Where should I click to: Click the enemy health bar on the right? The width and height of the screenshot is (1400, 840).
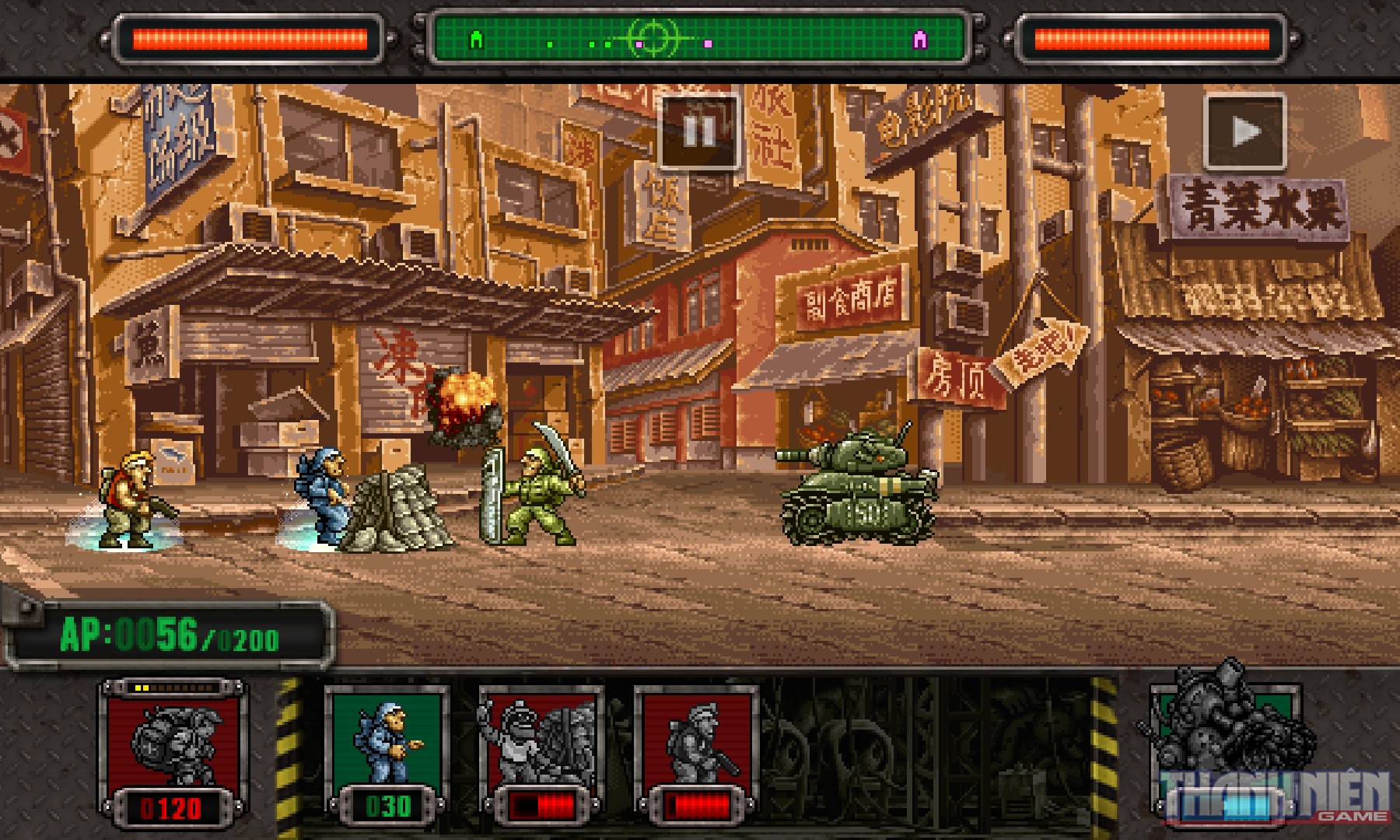(1151, 35)
